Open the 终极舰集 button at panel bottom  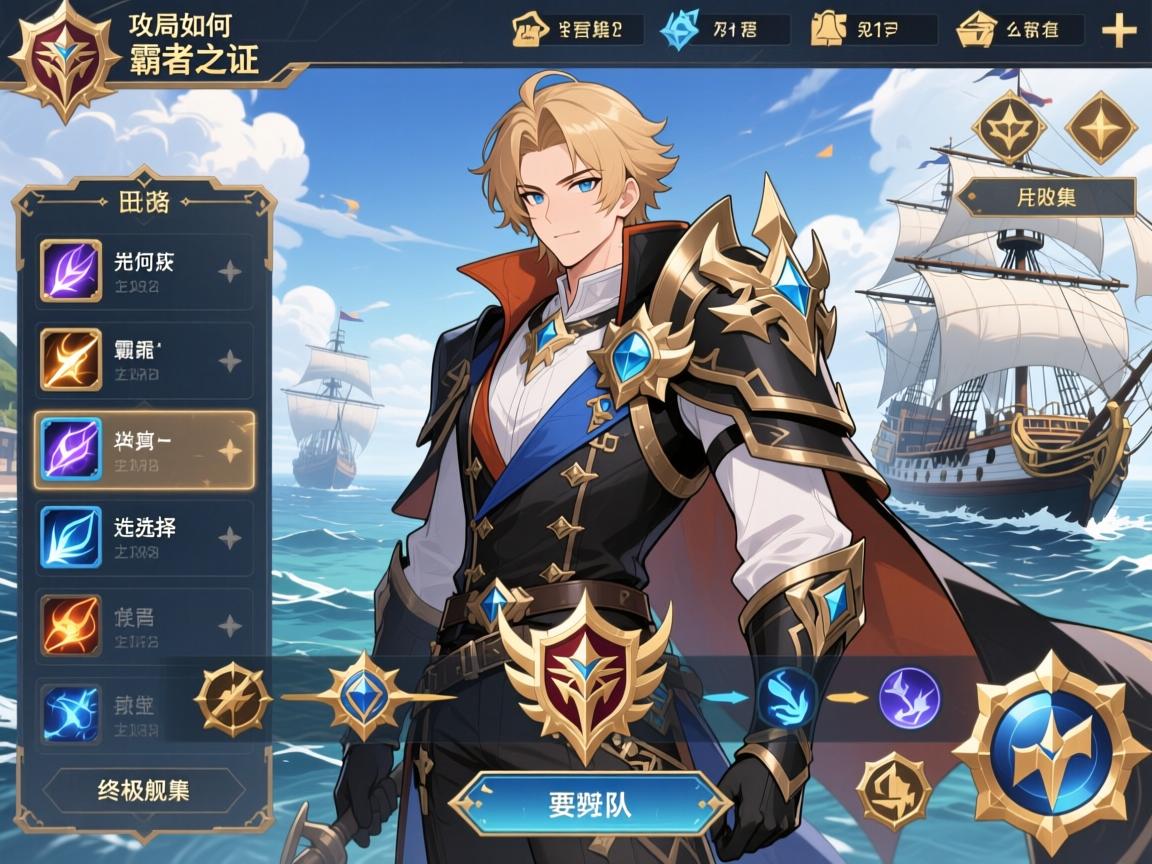pyautogui.click(x=144, y=791)
